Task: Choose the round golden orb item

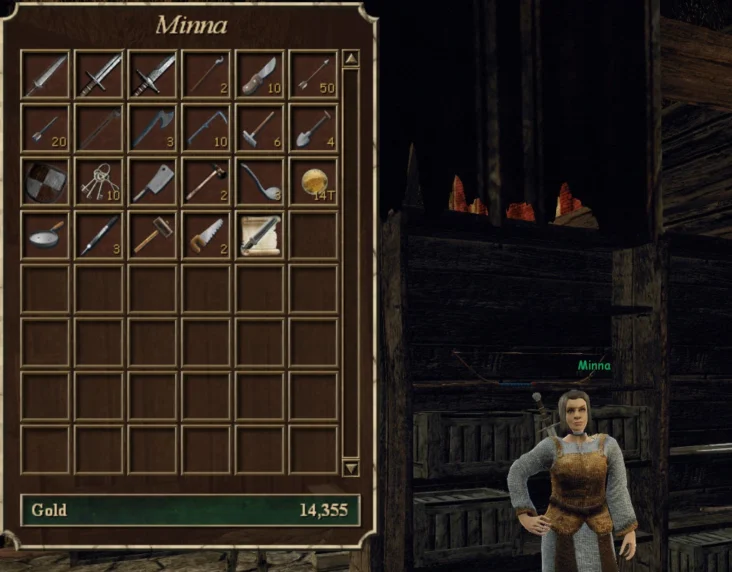Action: coord(313,181)
